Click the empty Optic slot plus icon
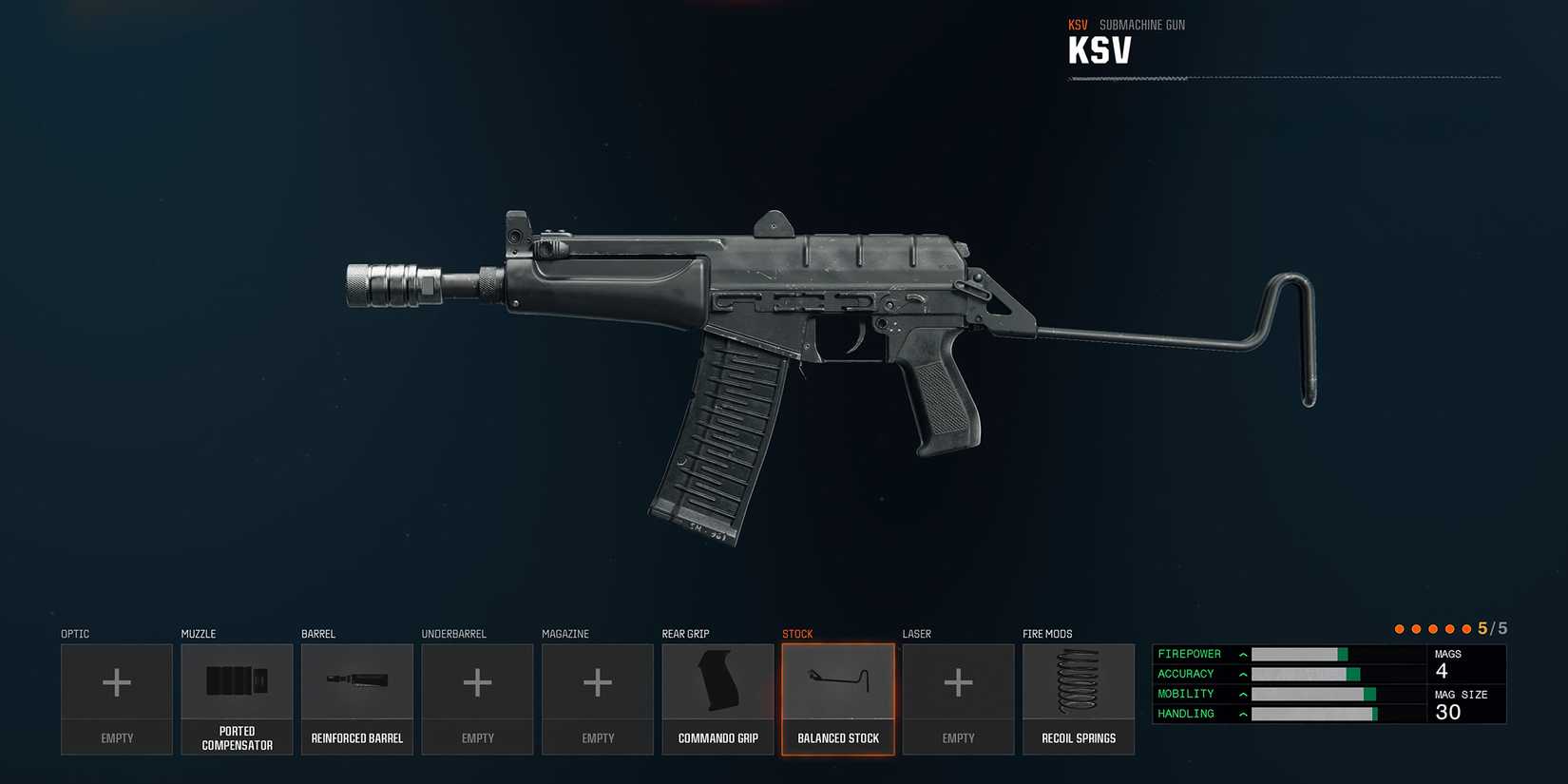 click(x=116, y=681)
